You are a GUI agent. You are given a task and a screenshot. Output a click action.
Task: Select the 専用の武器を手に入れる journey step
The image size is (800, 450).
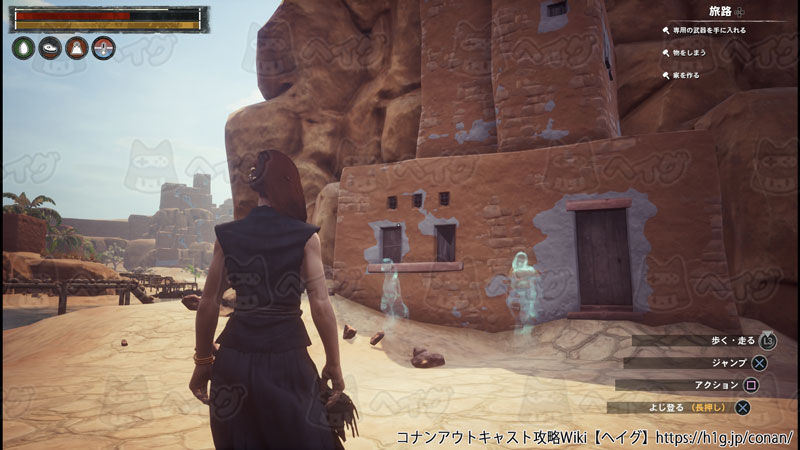[710, 30]
